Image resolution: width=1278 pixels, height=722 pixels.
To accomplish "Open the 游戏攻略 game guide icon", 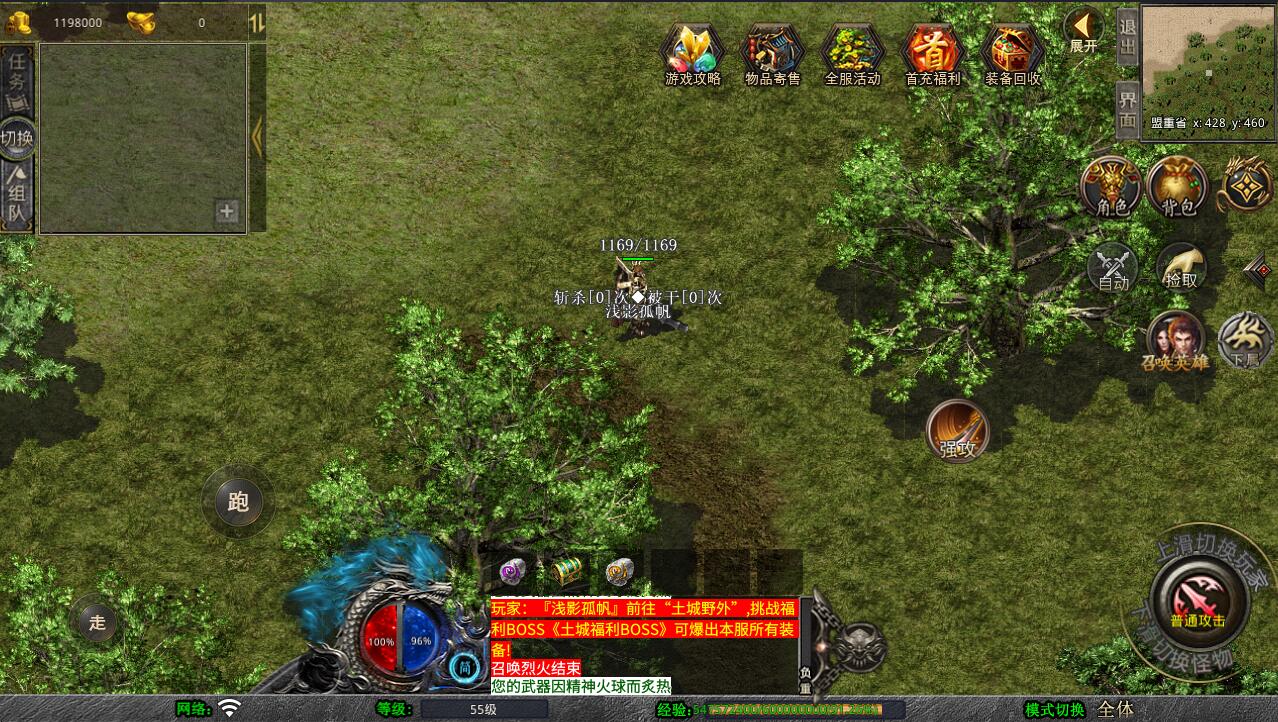I will 693,51.
